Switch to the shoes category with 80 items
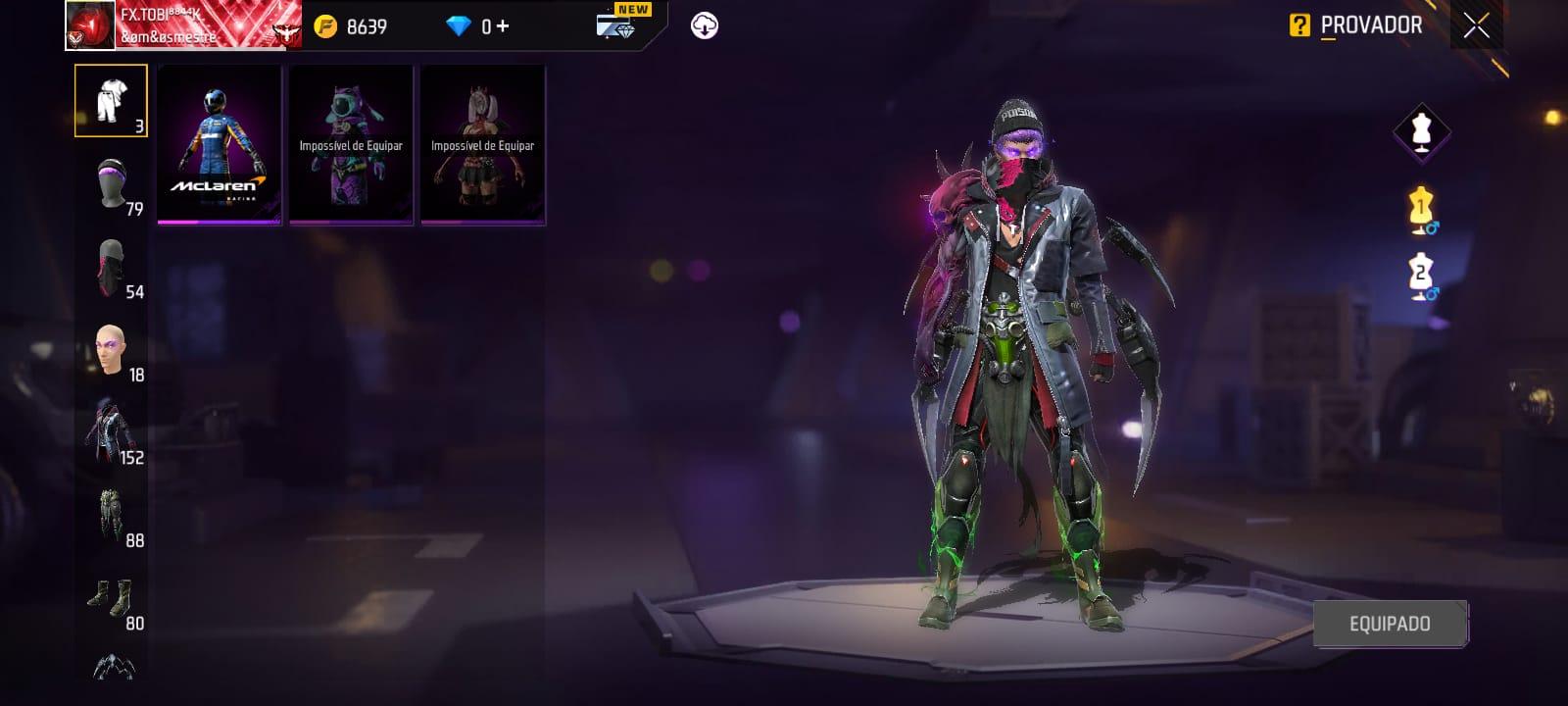The height and width of the screenshot is (706, 1568). pos(113,598)
